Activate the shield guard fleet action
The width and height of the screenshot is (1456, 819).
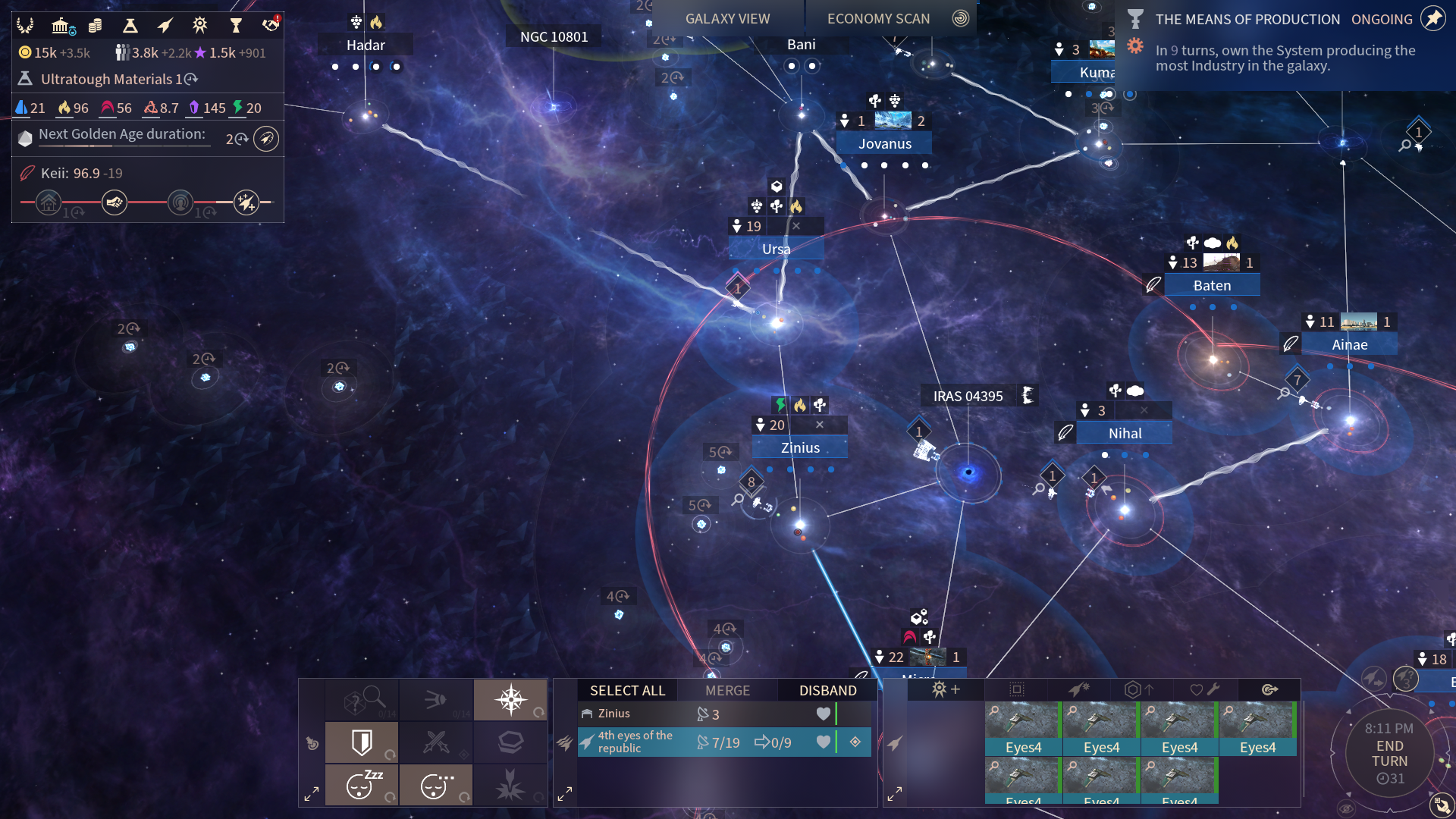click(x=362, y=742)
